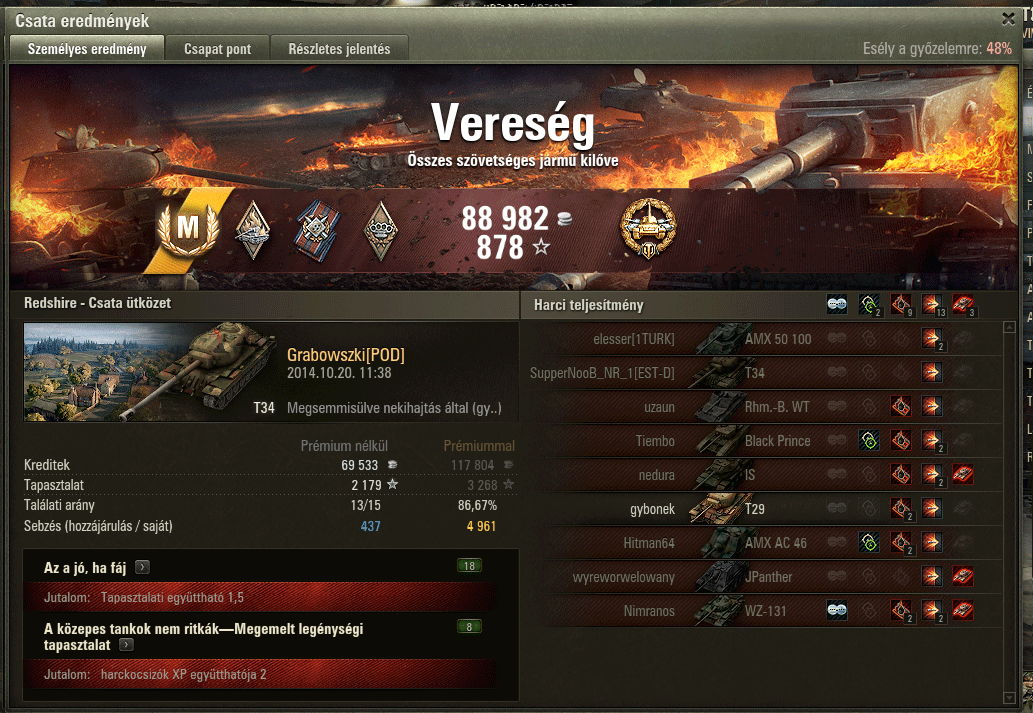This screenshot has height=713, width=1033.
Task: Select the SupperNooB_NR_1 T34 row
Action: (x=760, y=373)
